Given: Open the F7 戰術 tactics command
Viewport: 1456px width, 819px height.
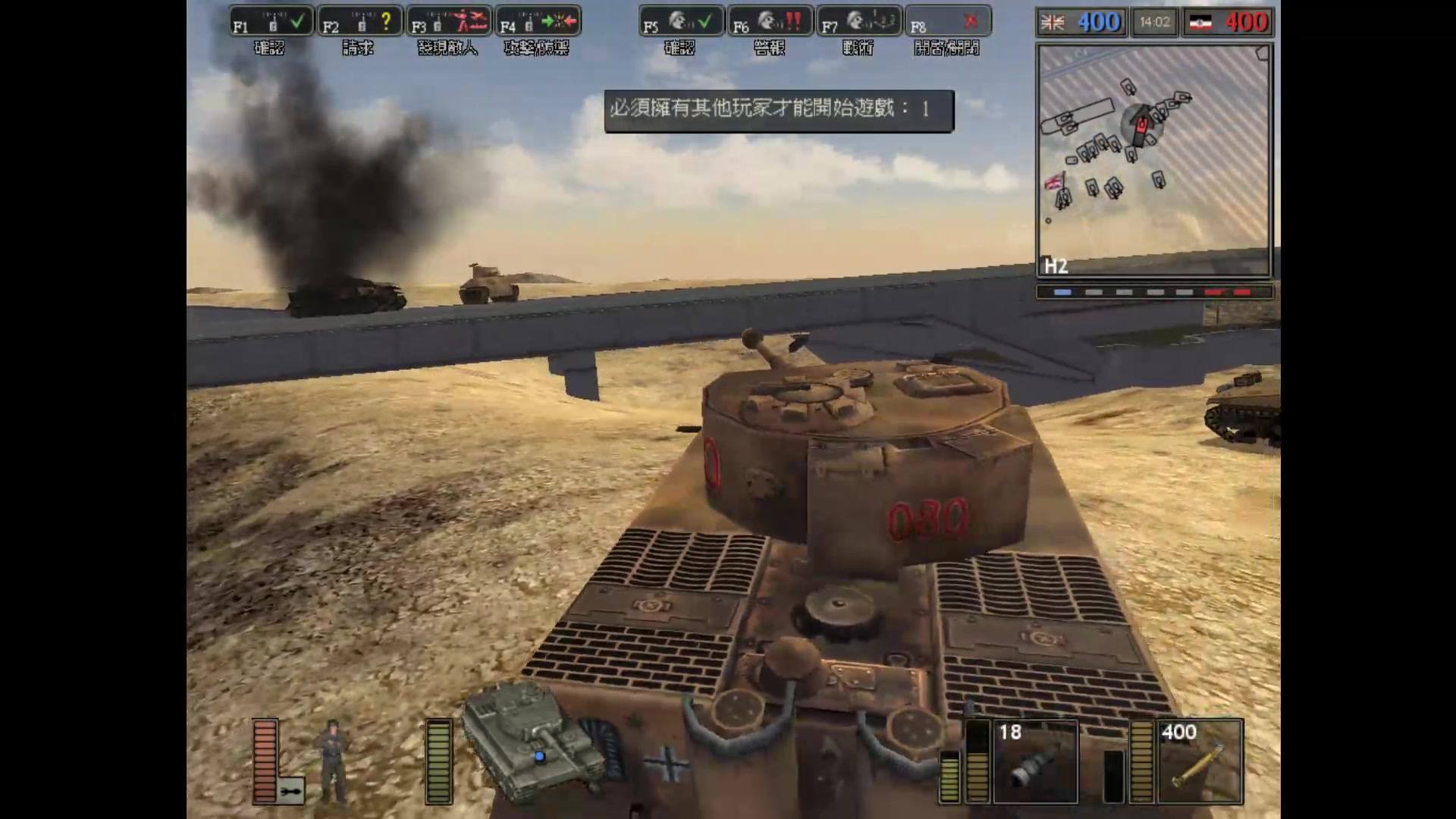Looking at the screenshot, I should [858, 23].
